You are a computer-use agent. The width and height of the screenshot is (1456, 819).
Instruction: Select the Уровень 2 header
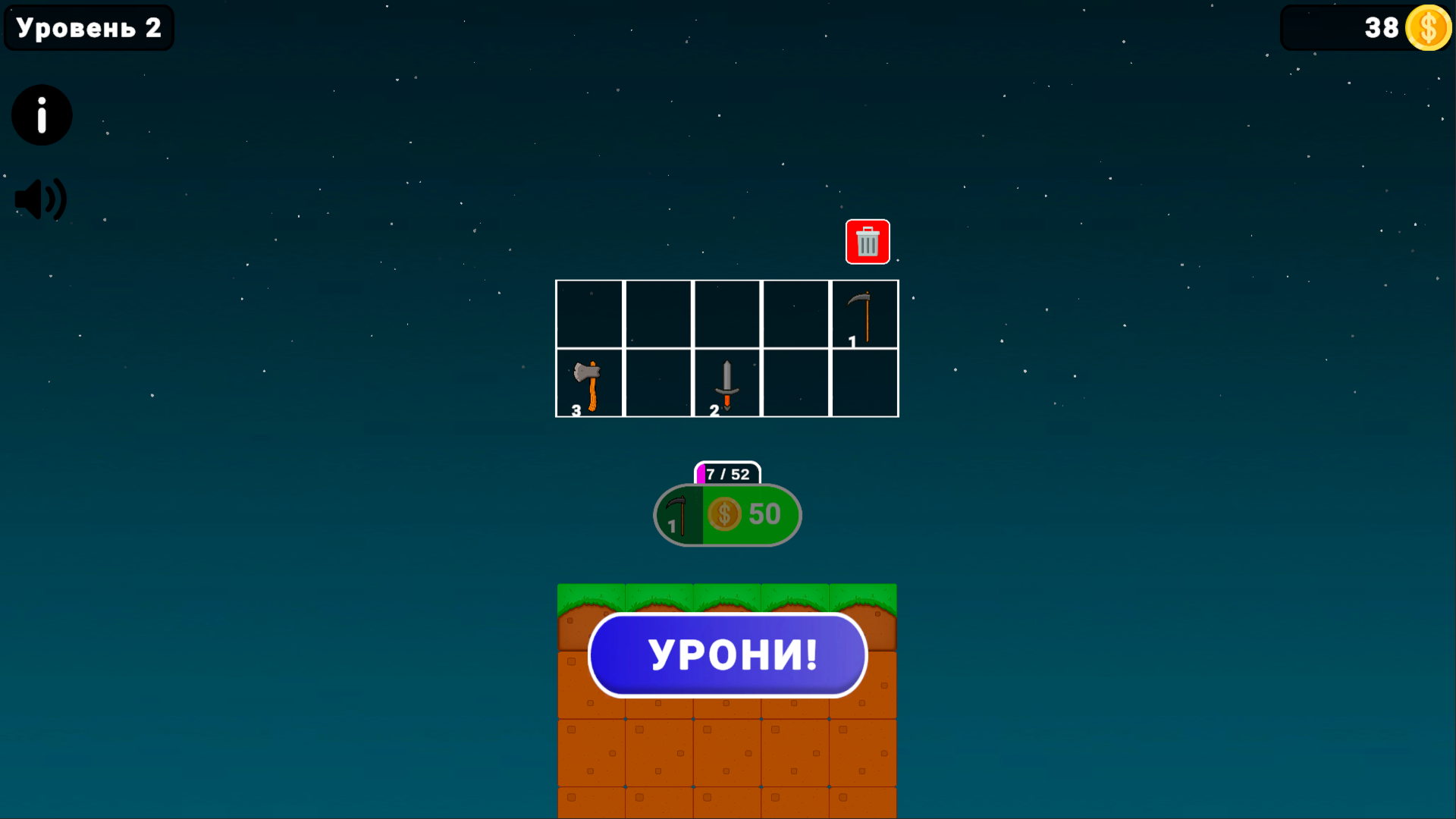(88, 27)
